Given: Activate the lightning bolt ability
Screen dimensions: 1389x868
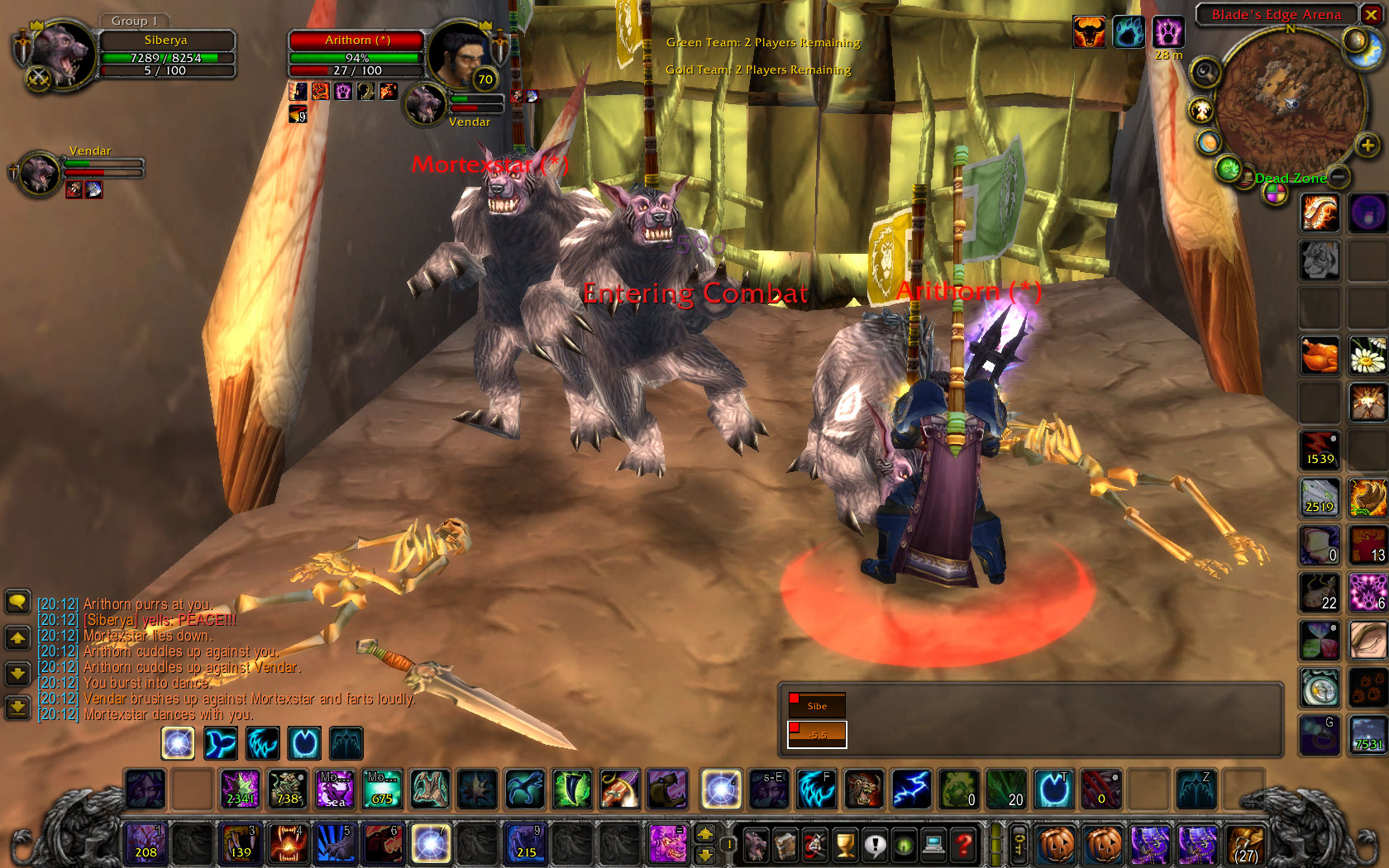Looking at the screenshot, I should click(x=911, y=789).
